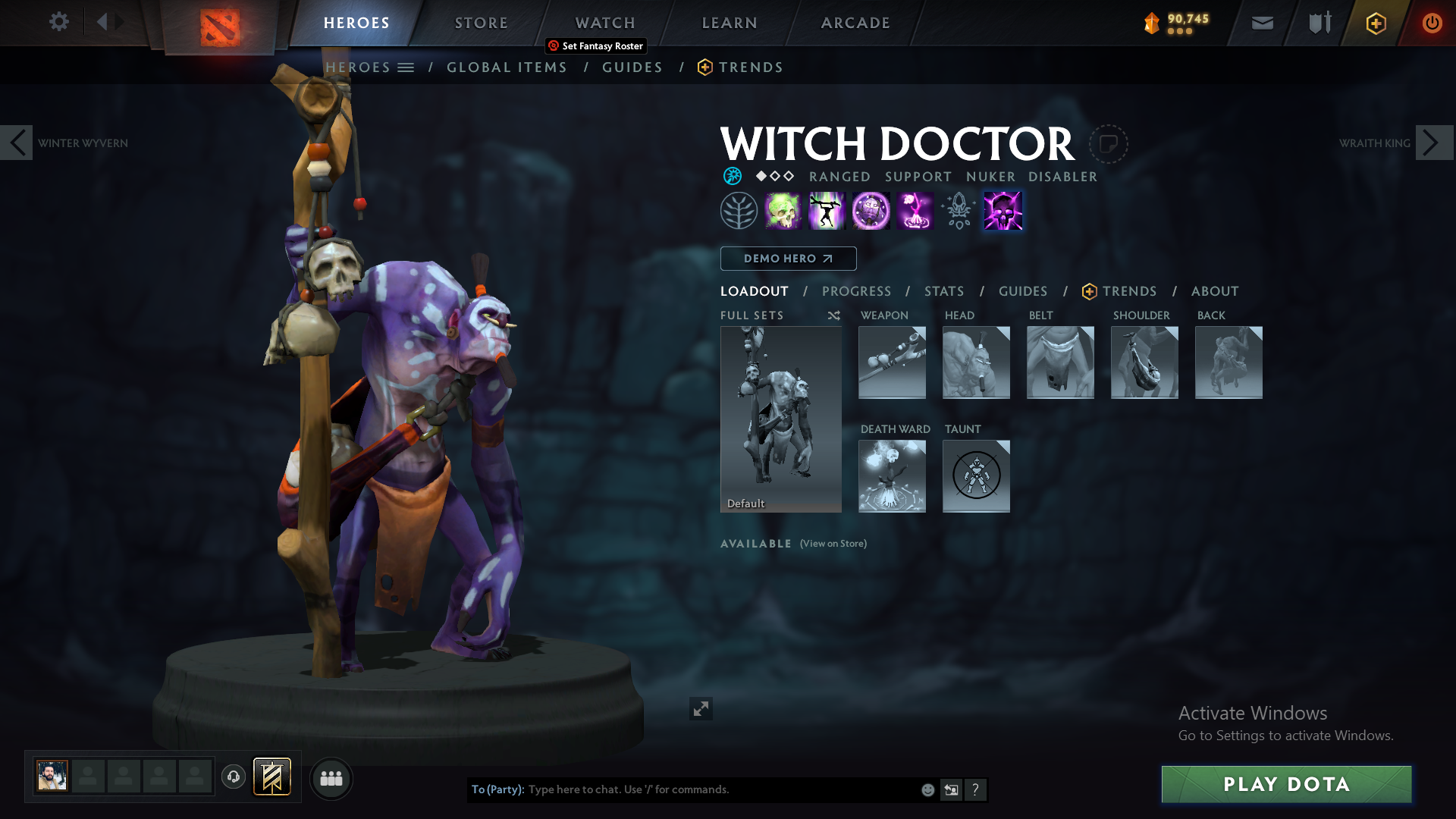This screenshot has width=1456, height=819.
Task: Open the View on Store link
Action: [832, 543]
